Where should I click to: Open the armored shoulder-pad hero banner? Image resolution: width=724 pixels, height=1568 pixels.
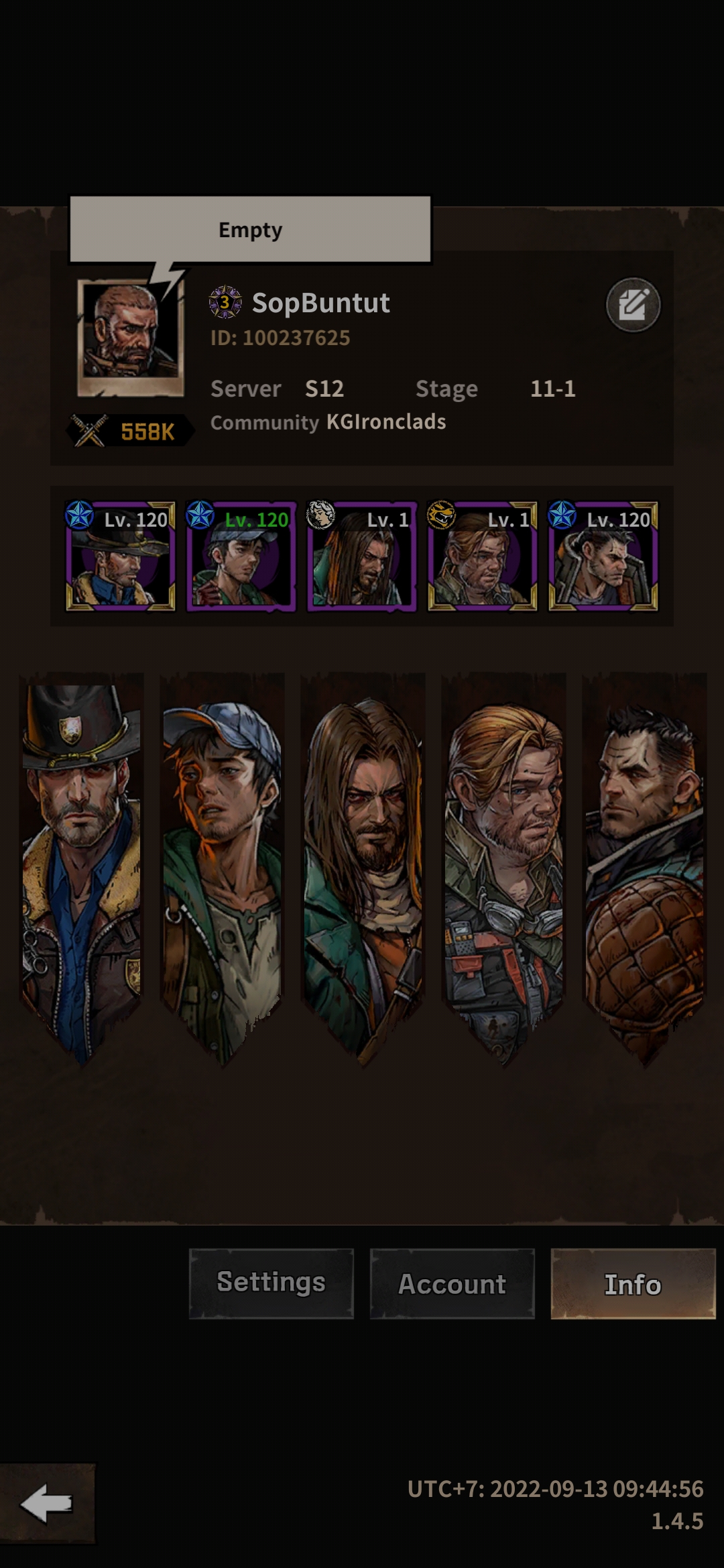[x=644, y=864]
